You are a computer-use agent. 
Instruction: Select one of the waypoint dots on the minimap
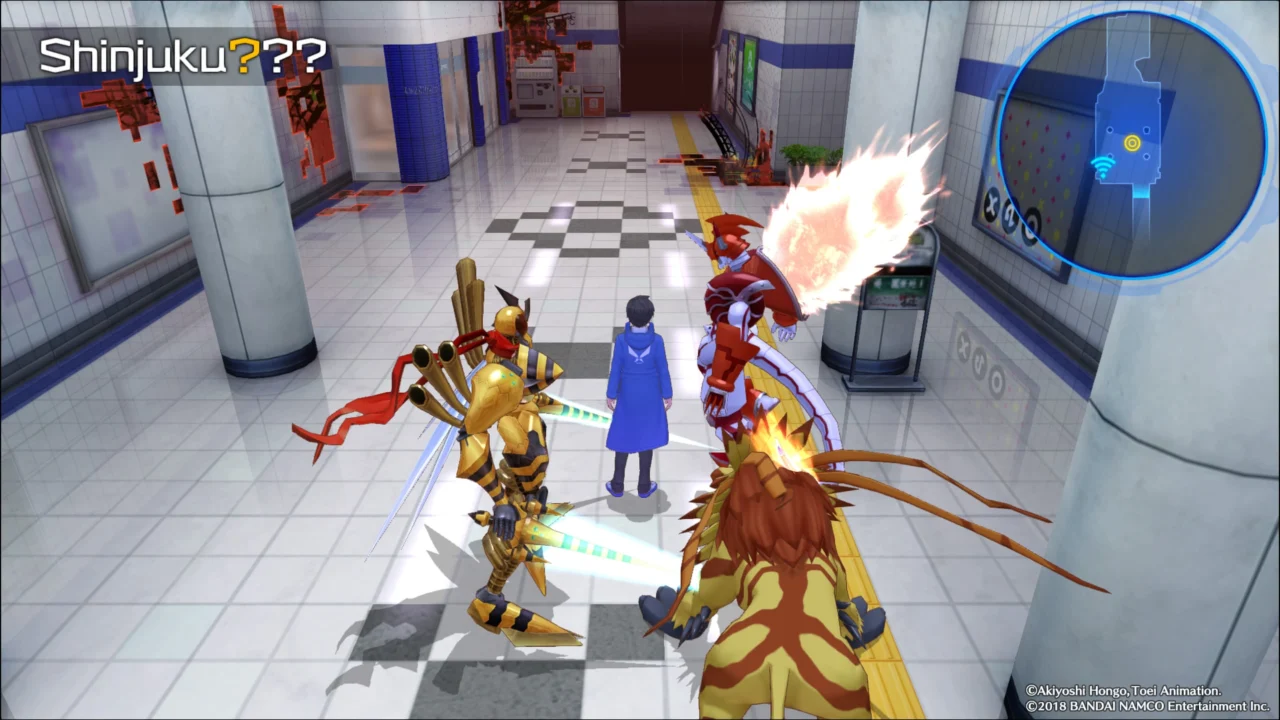tap(1110, 129)
